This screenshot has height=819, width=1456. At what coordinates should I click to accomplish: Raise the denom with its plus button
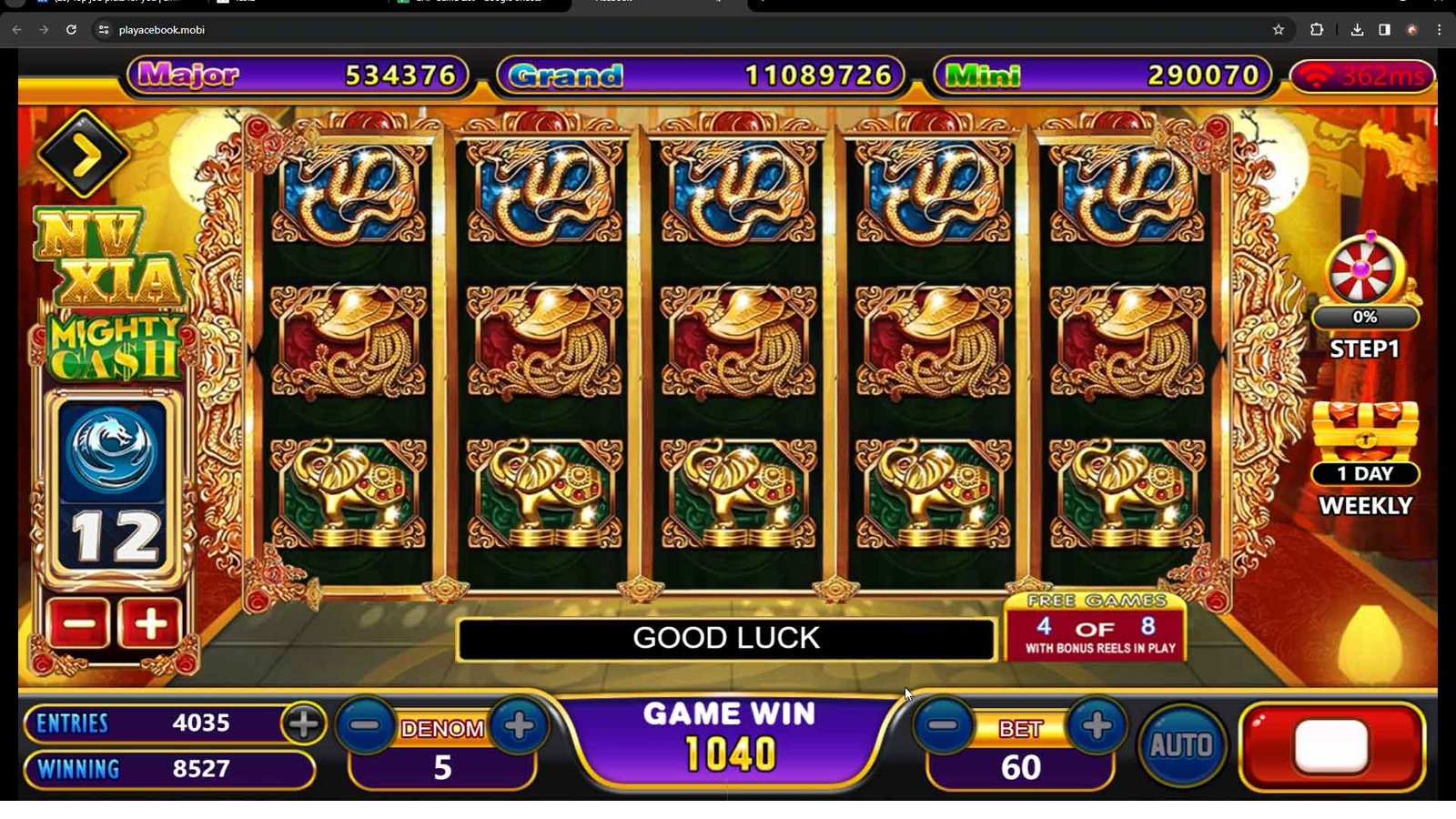tap(519, 726)
